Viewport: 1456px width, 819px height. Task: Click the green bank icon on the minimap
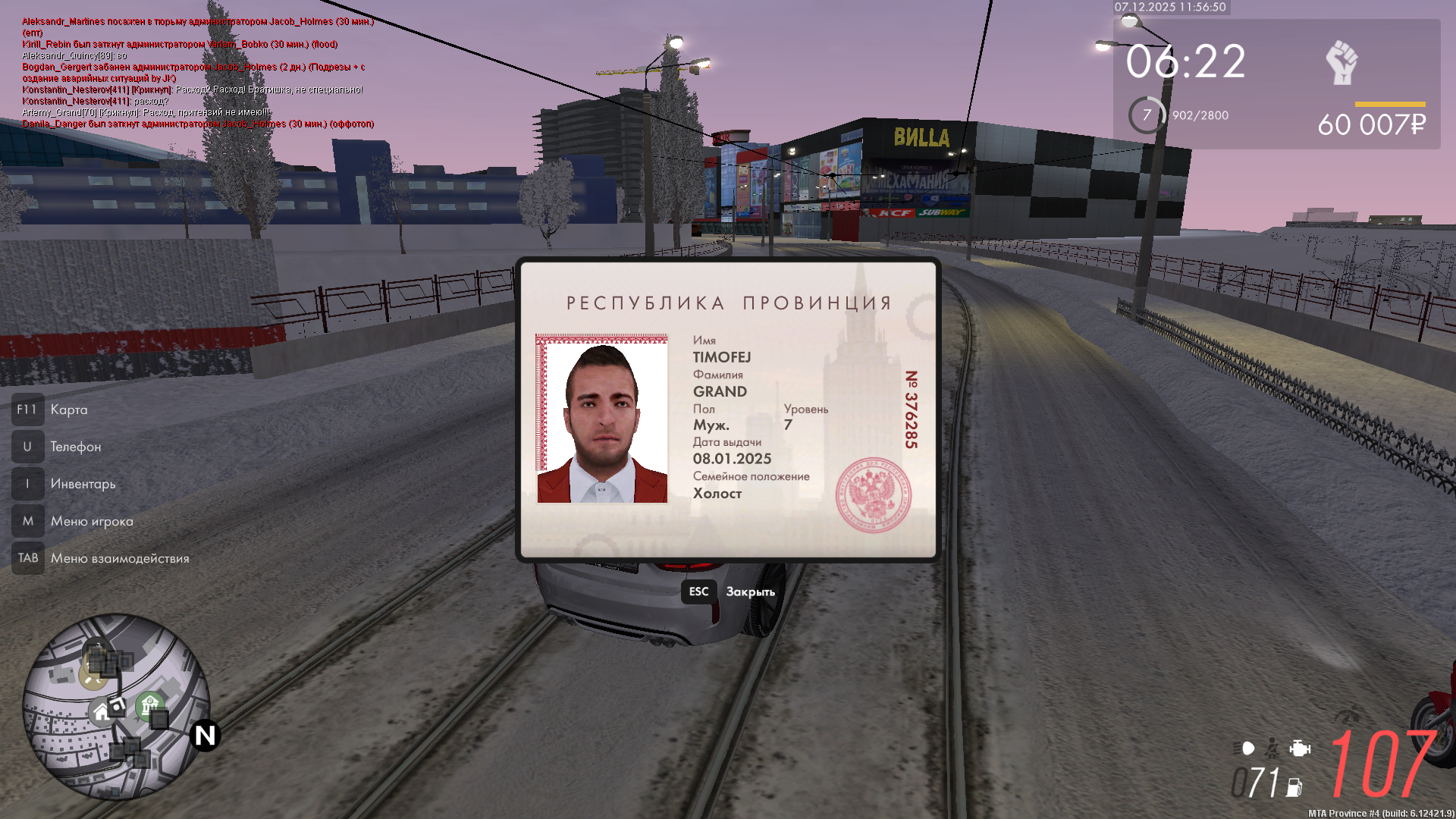[x=150, y=704]
